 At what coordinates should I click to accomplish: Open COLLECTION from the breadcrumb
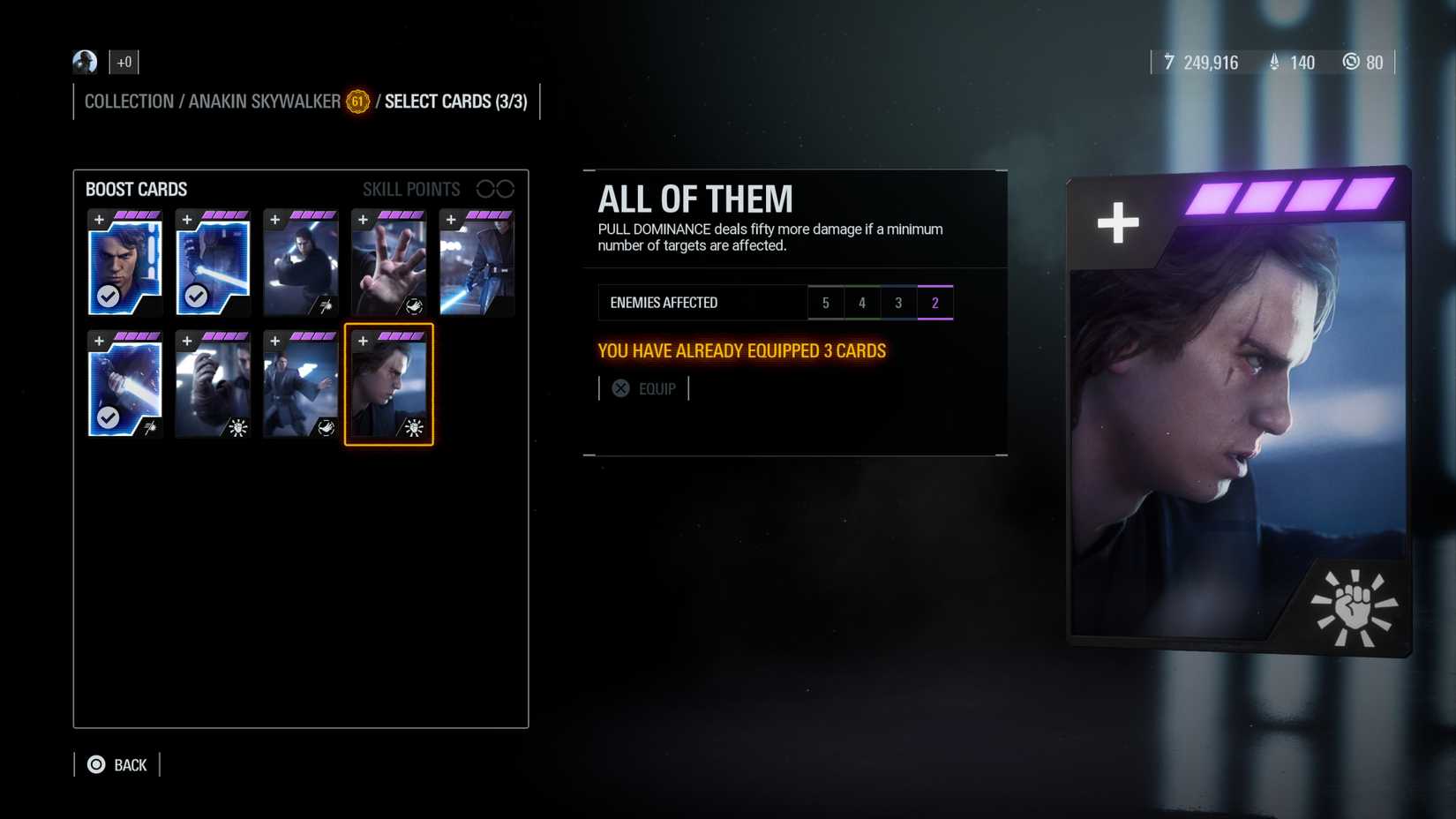pyautogui.click(x=129, y=101)
